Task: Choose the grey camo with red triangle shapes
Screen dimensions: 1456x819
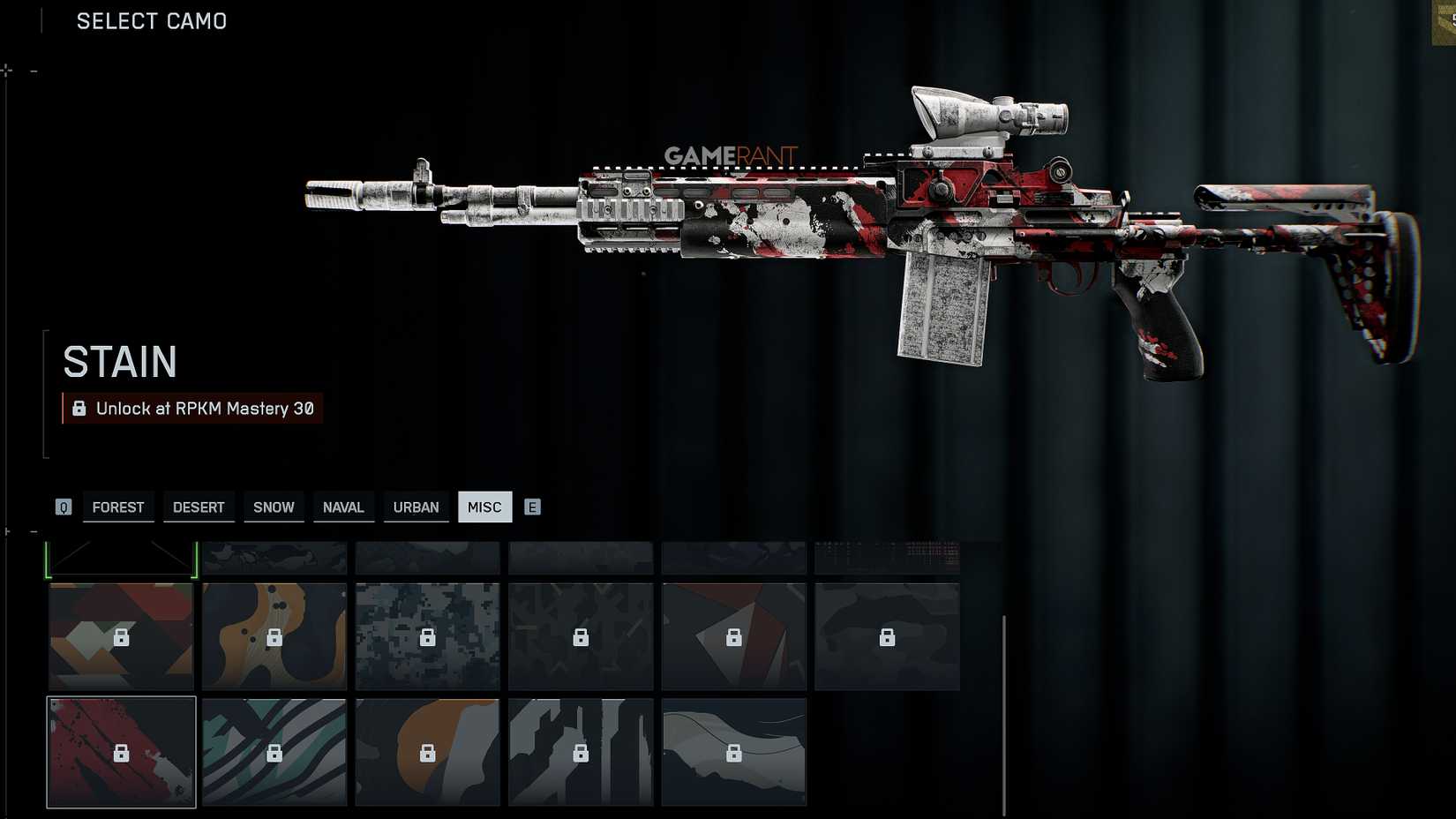Action: point(733,636)
